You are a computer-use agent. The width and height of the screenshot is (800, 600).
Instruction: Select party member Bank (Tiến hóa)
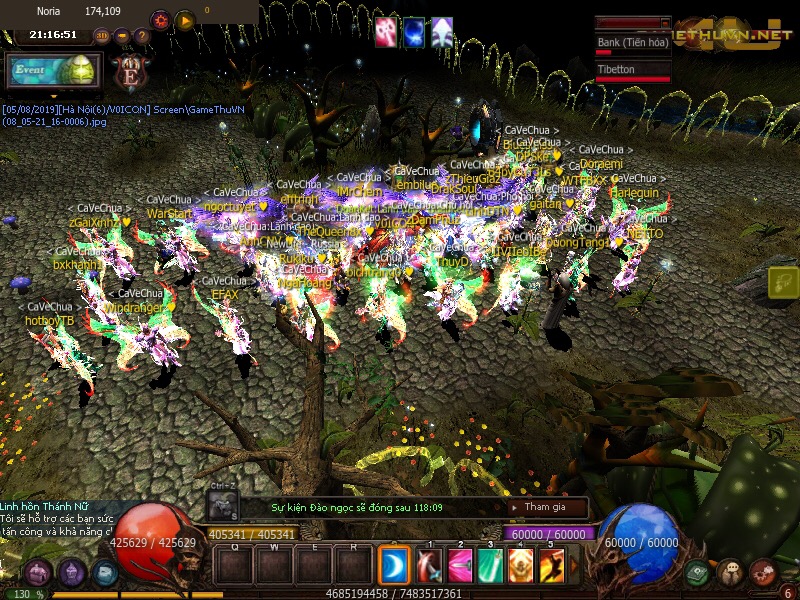point(632,43)
